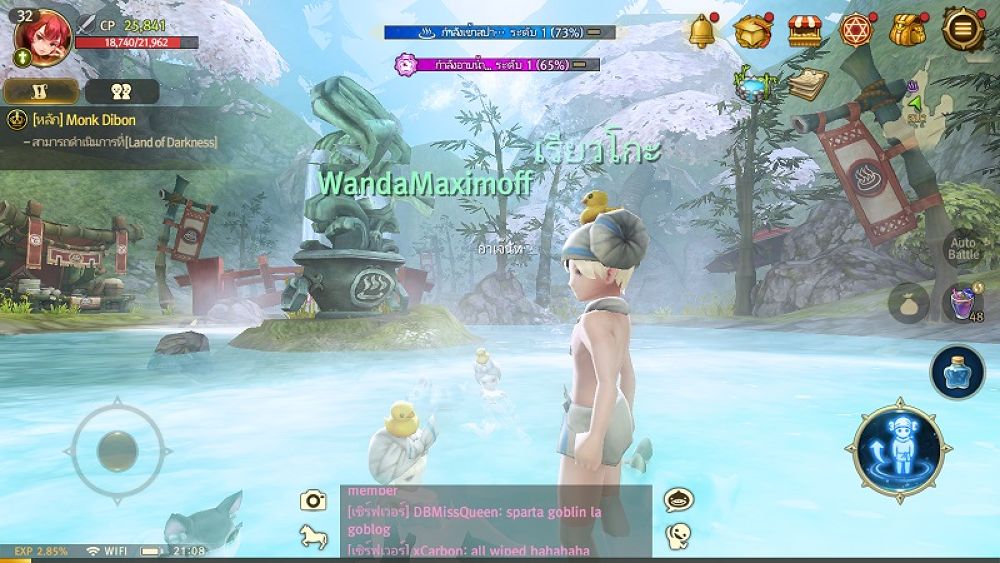Open the red-haired character portrait
The height and width of the screenshot is (563, 1000).
[40, 38]
